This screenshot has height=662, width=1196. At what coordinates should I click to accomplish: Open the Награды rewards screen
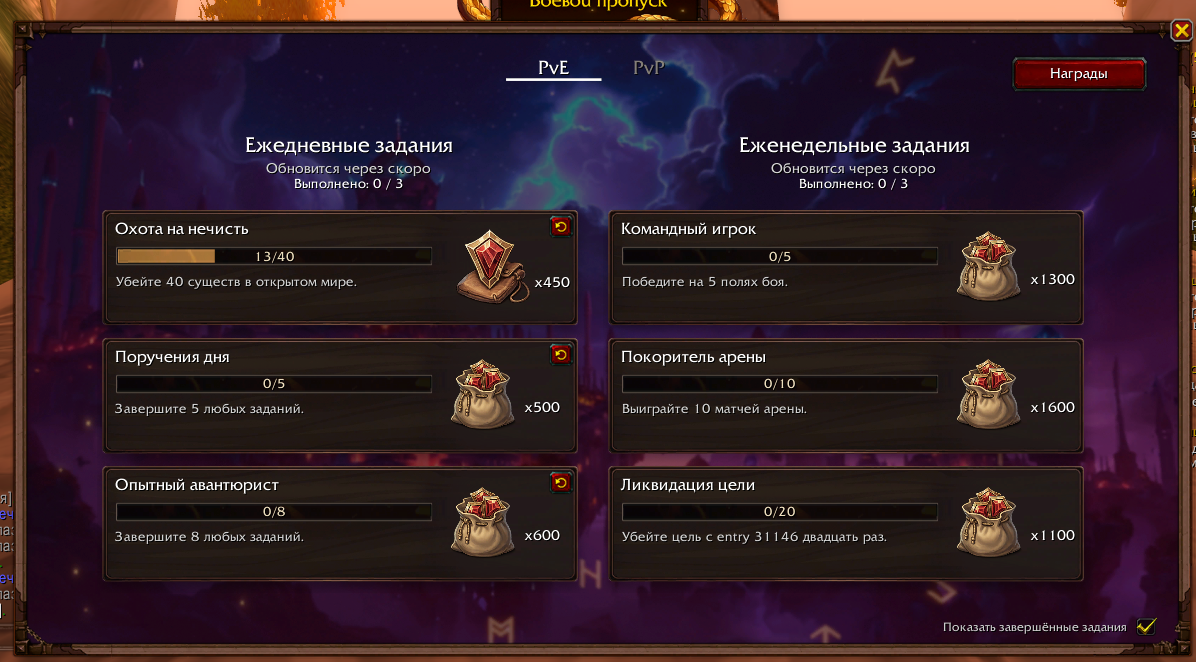pyautogui.click(x=1078, y=74)
